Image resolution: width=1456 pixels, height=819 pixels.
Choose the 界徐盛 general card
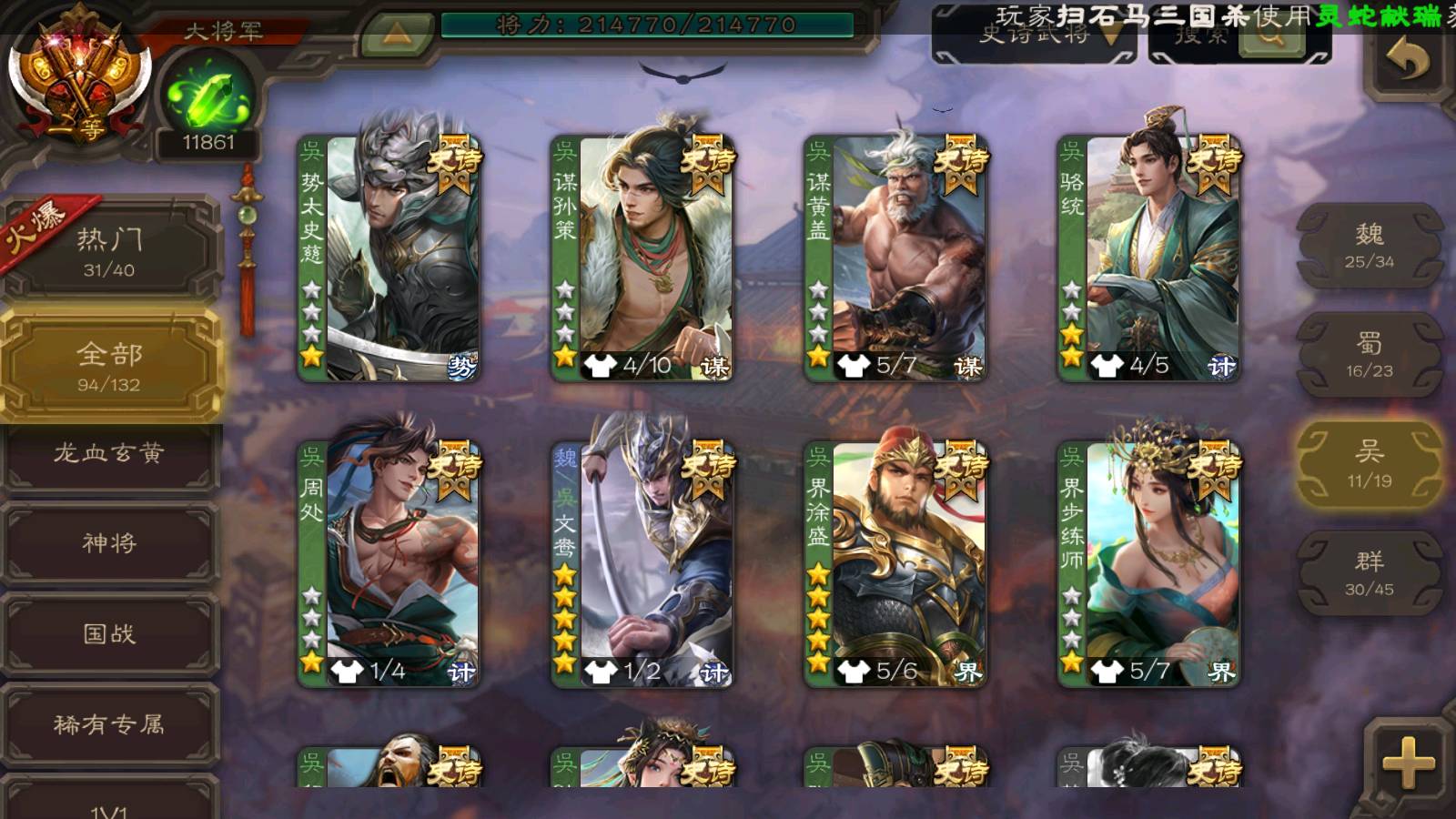[x=895, y=564]
